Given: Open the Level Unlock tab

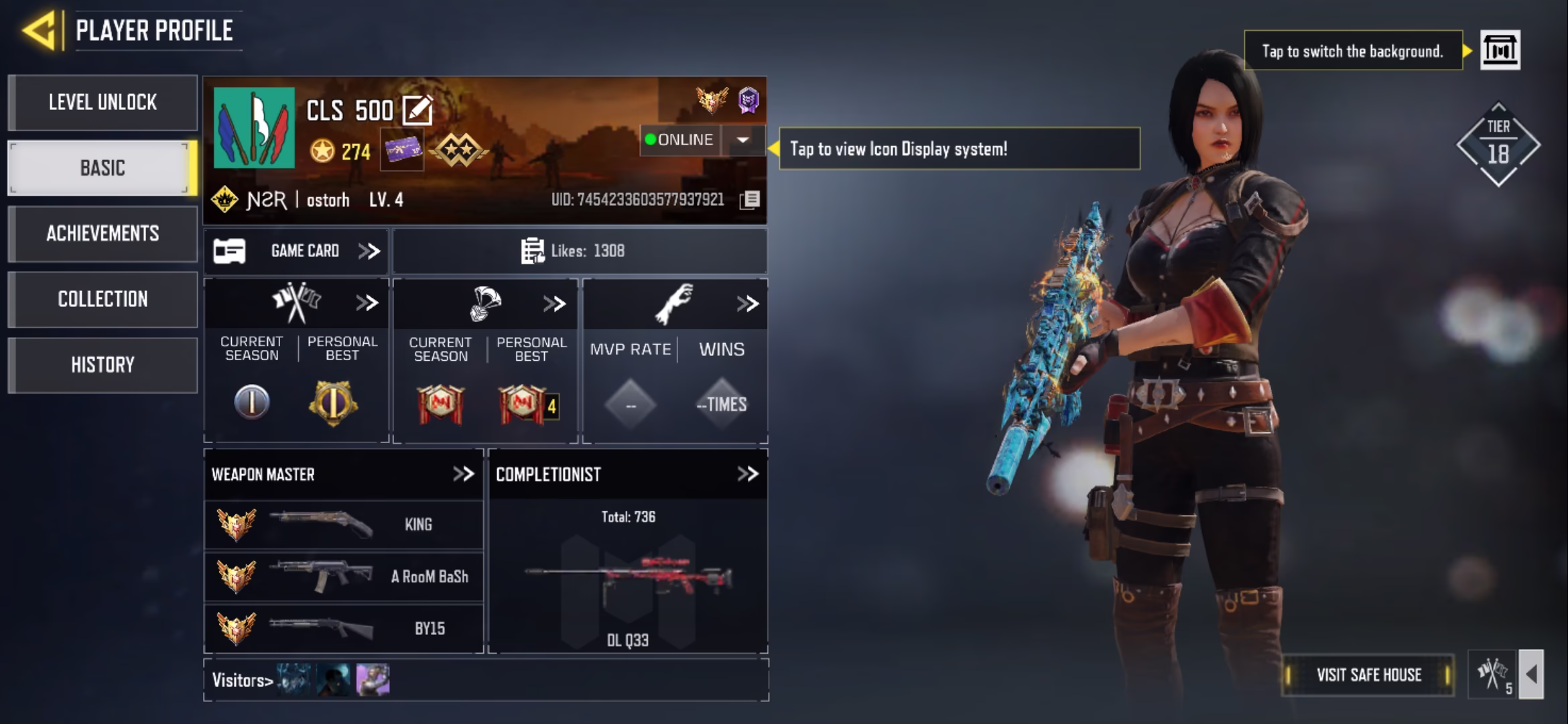Looking at the screenshot, I should coord(103,103).
